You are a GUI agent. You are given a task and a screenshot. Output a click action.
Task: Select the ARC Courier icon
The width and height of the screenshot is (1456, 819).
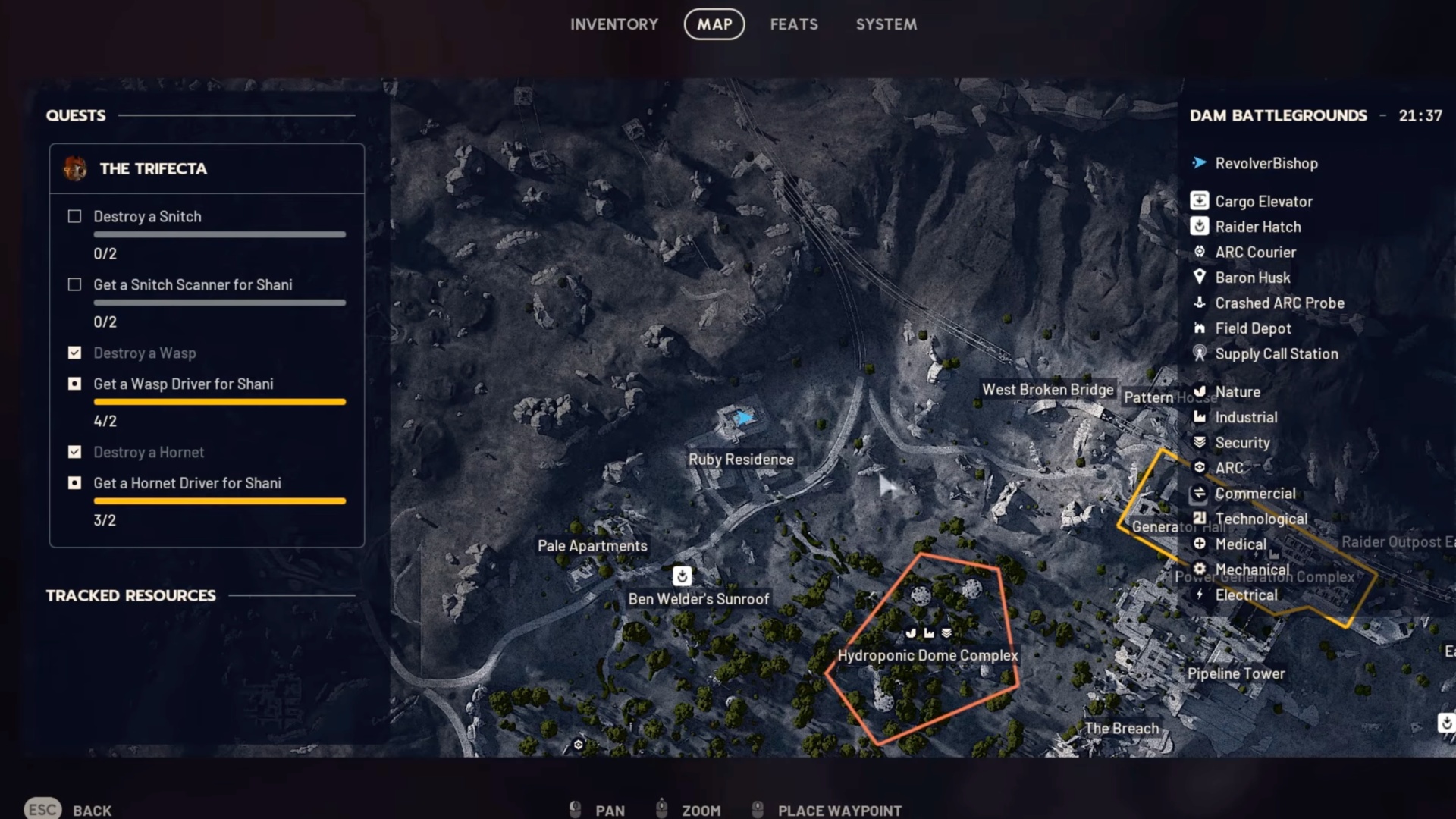(x=1200, y=252)
